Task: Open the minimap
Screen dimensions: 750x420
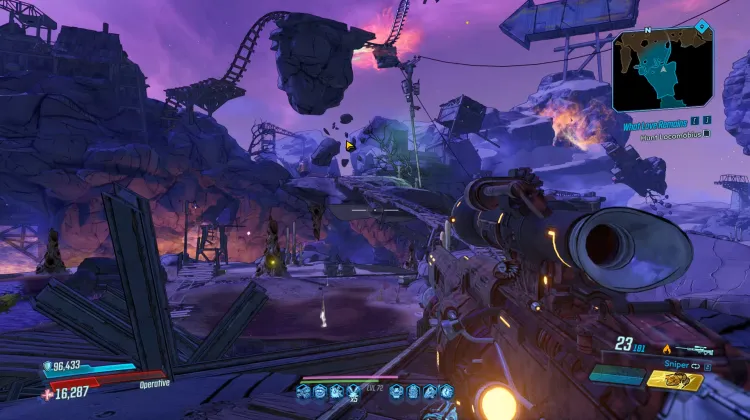Action: (x=662, y=69)
